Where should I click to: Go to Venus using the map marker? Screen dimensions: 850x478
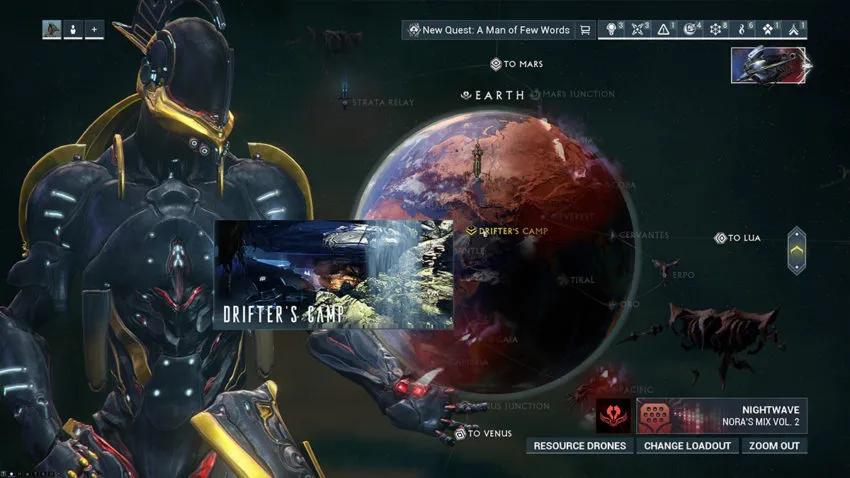pyautogui.click(x=478, y=434)
